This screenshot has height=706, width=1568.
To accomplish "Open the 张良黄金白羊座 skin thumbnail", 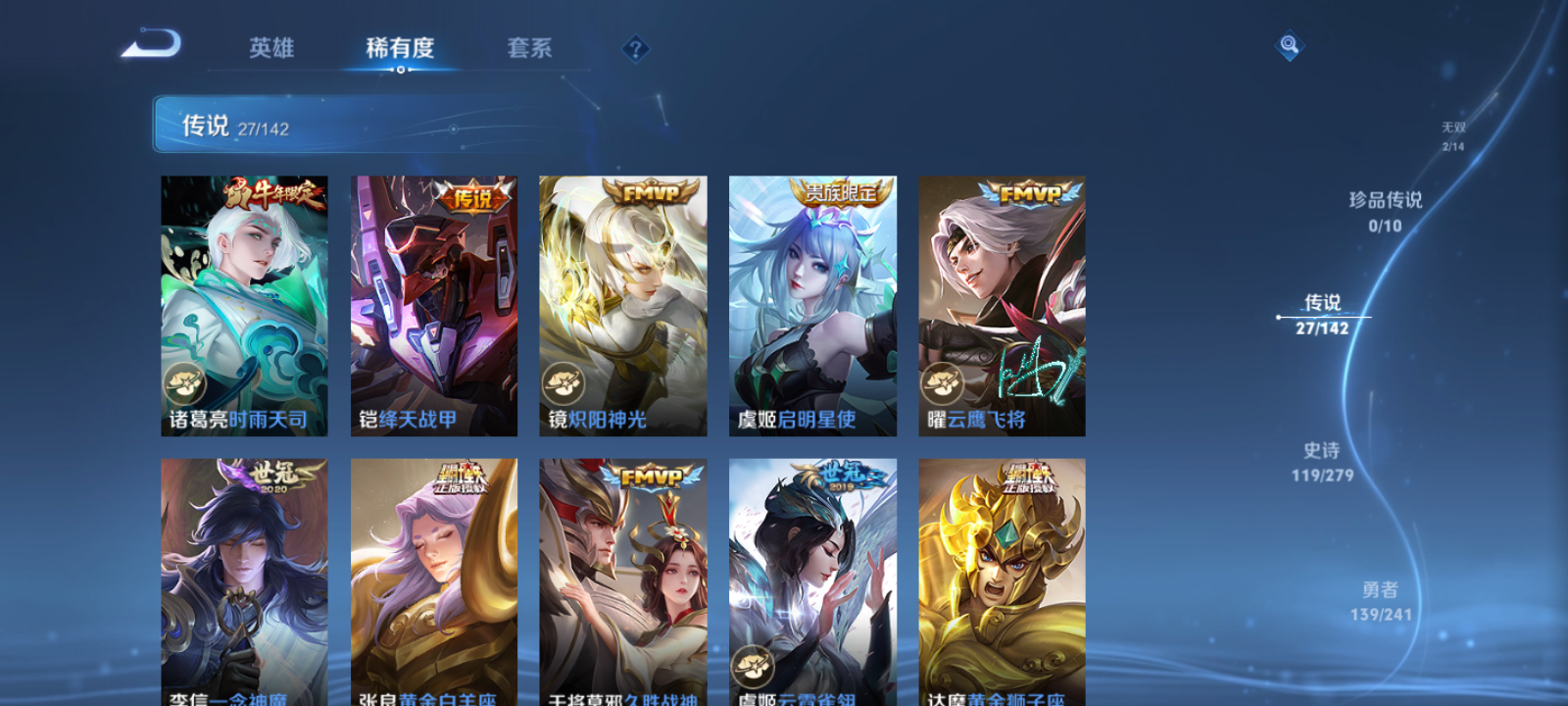I will pyautogui.click(x=433, y=579).
